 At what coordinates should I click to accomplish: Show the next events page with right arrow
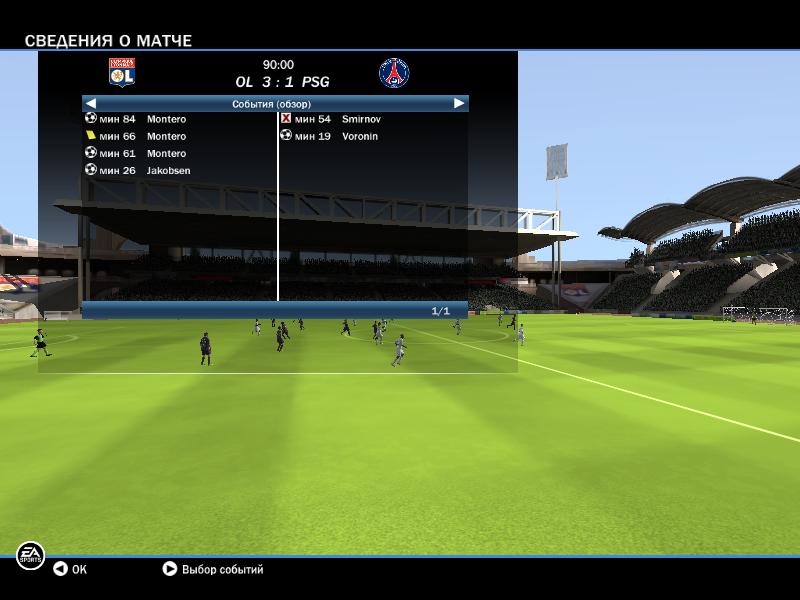(459, 103)
